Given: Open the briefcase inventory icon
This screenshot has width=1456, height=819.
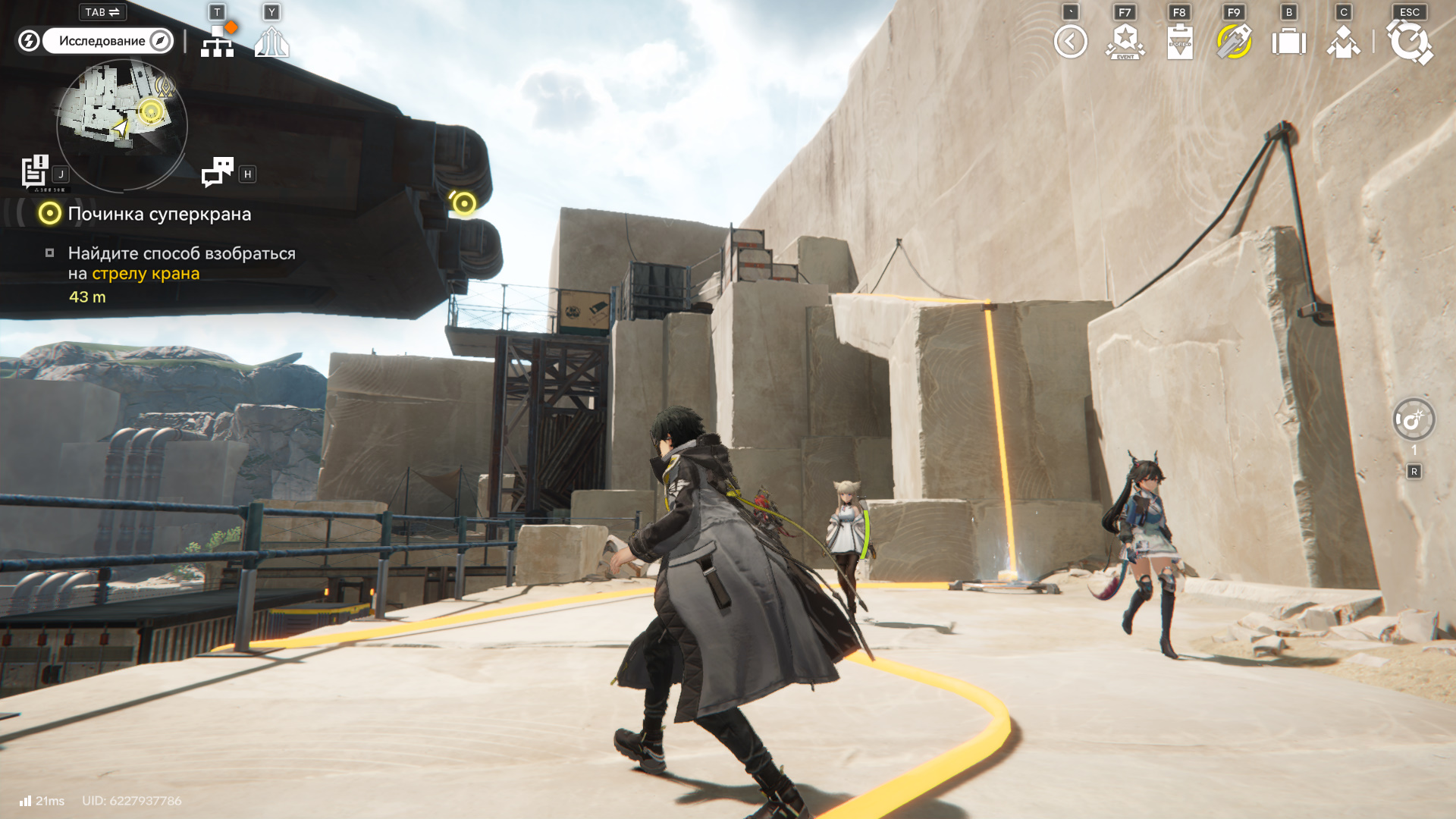Looking at the screenshot, I should 1288,42.
